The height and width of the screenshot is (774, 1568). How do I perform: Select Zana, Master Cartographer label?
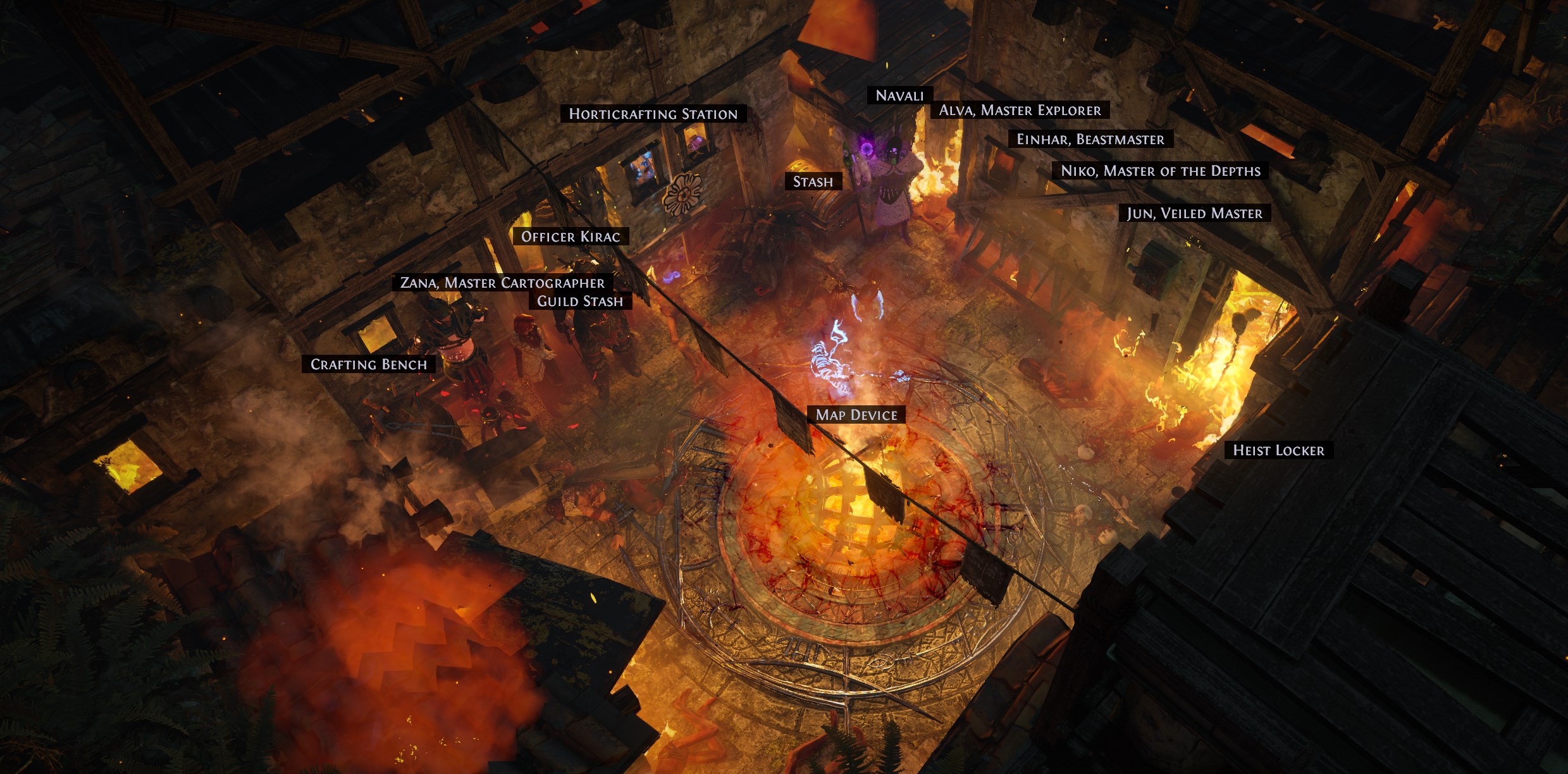coord(502,282)
